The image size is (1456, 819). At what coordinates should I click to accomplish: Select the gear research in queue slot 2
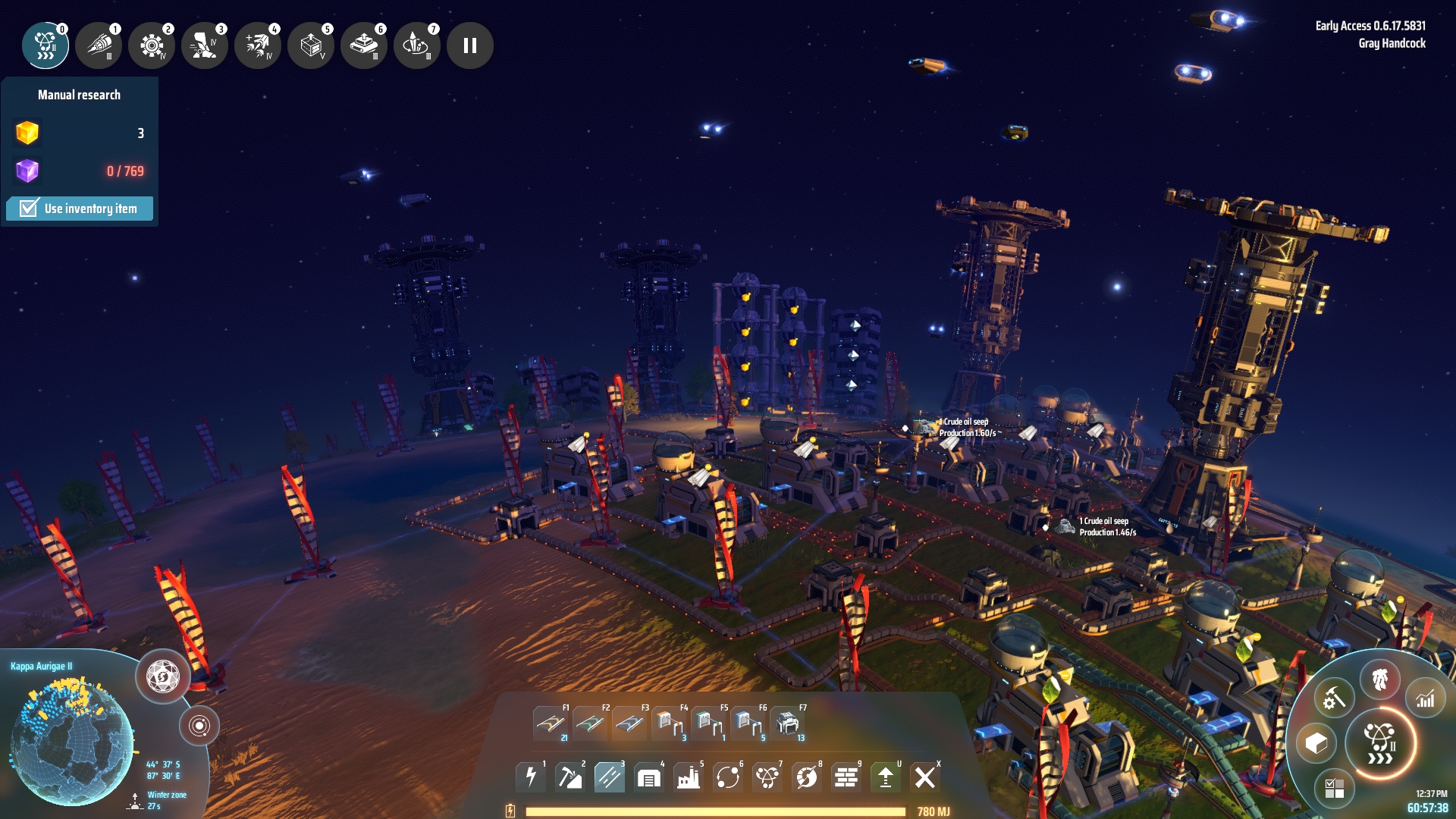click(x=152, y=46)
